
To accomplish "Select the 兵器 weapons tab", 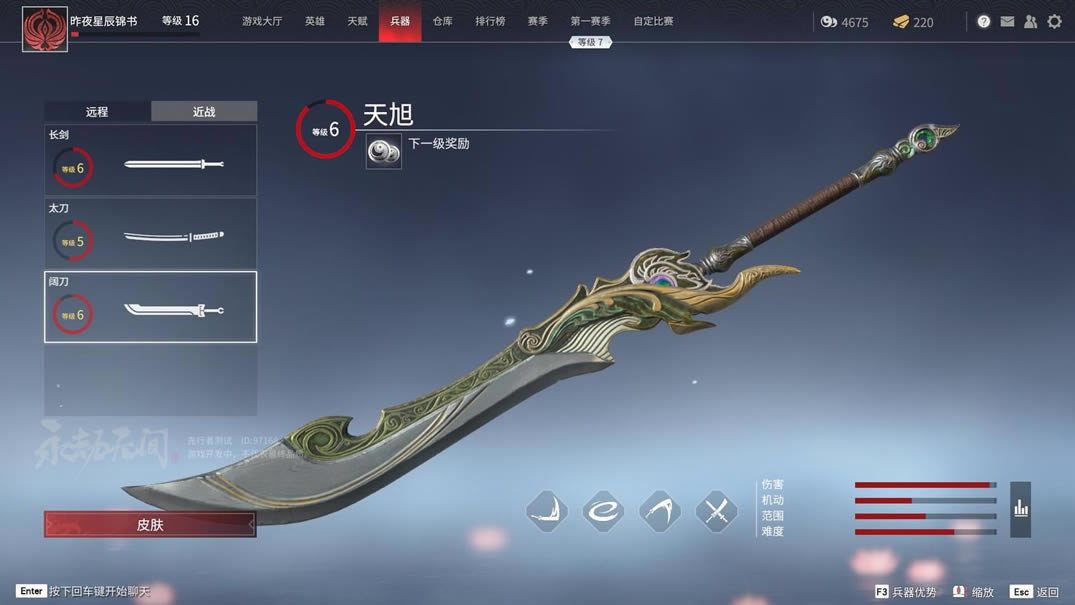I will click(400, 21).
